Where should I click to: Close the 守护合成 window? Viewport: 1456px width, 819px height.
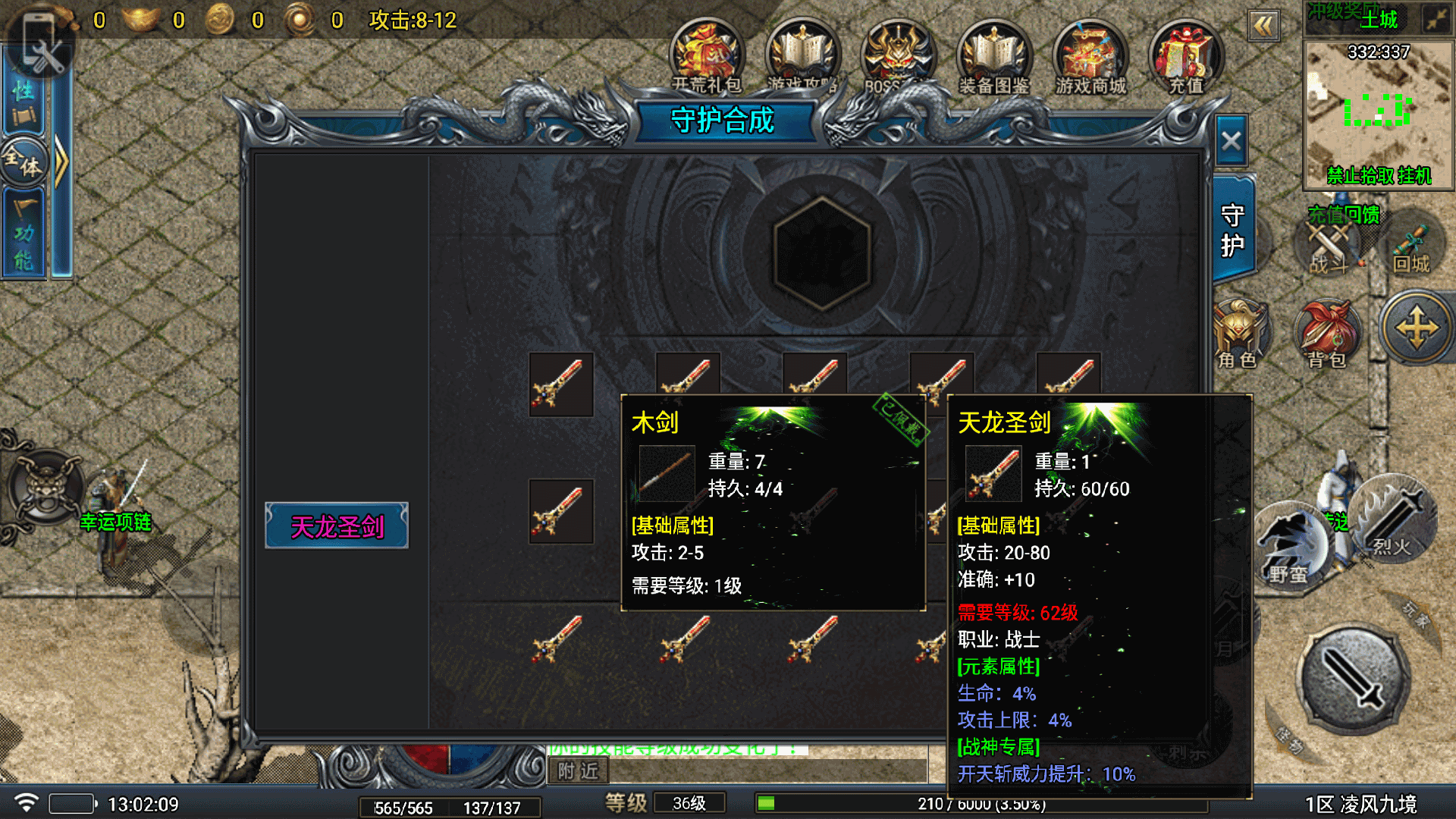click(1231, 142)
